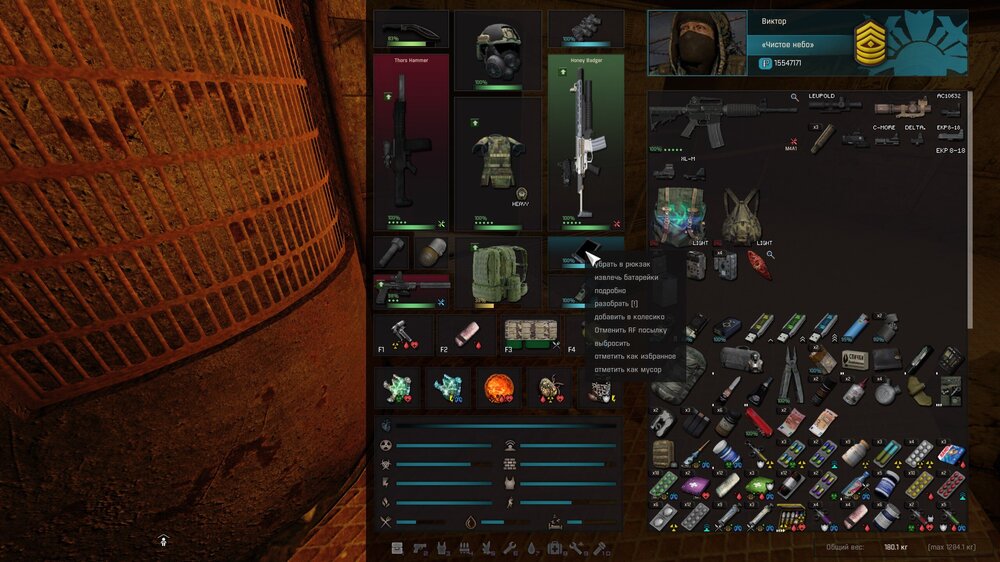Click the equipped helmet with gas mask
1000x562 pixels.
tap(497, 50)
